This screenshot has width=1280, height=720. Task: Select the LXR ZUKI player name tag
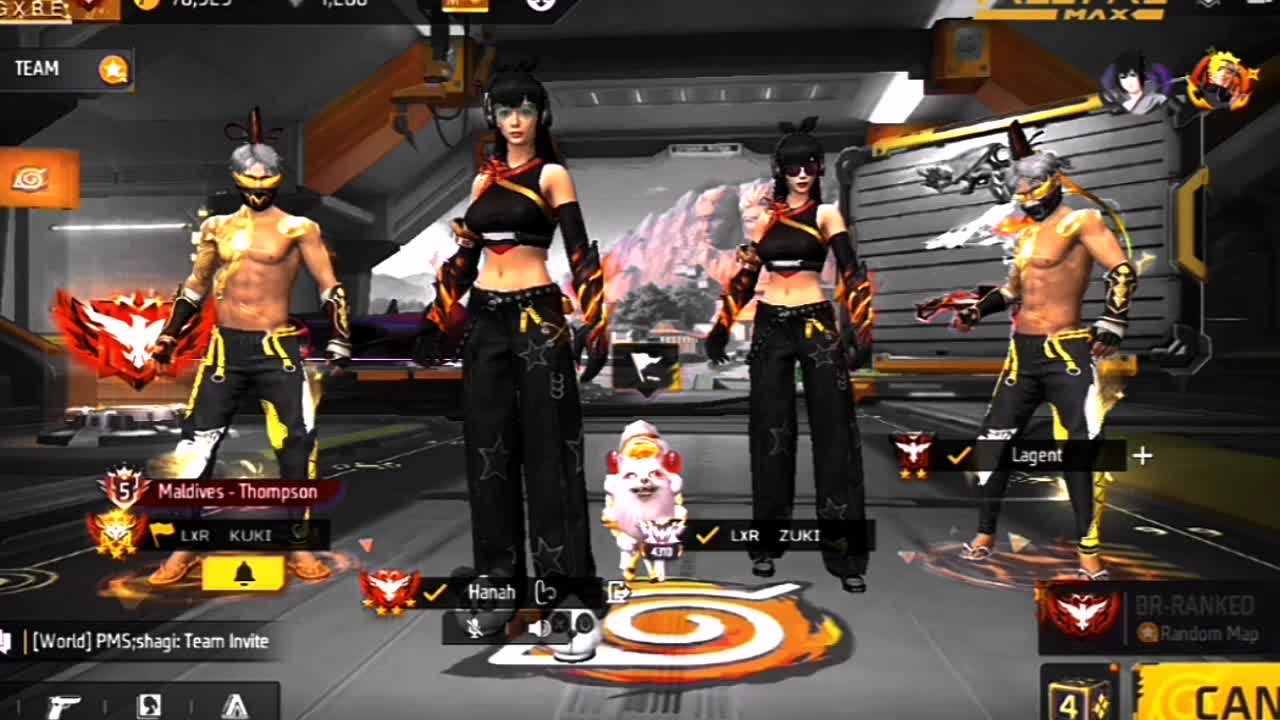pos(775,535)
